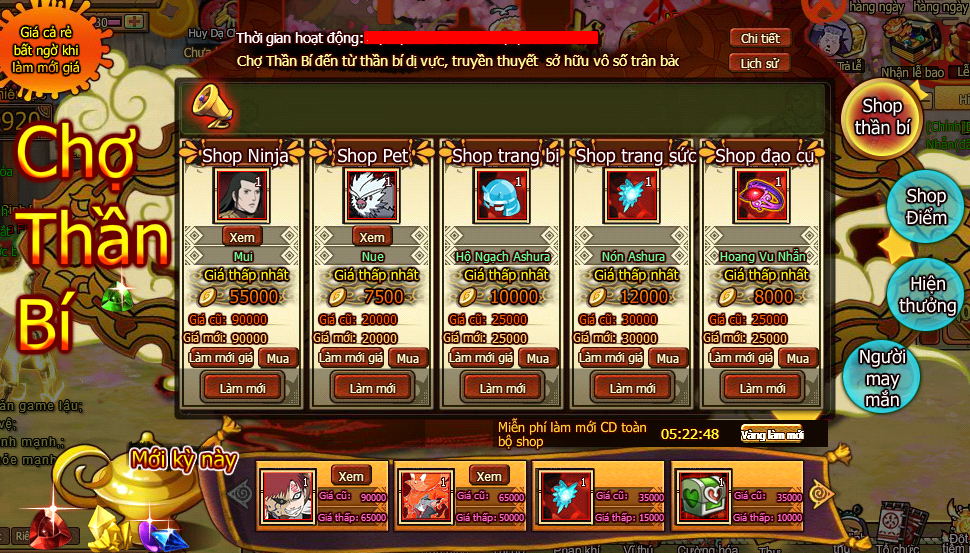Click the Vàng làm mới button
970x553 pixels.
click(772, 434)
